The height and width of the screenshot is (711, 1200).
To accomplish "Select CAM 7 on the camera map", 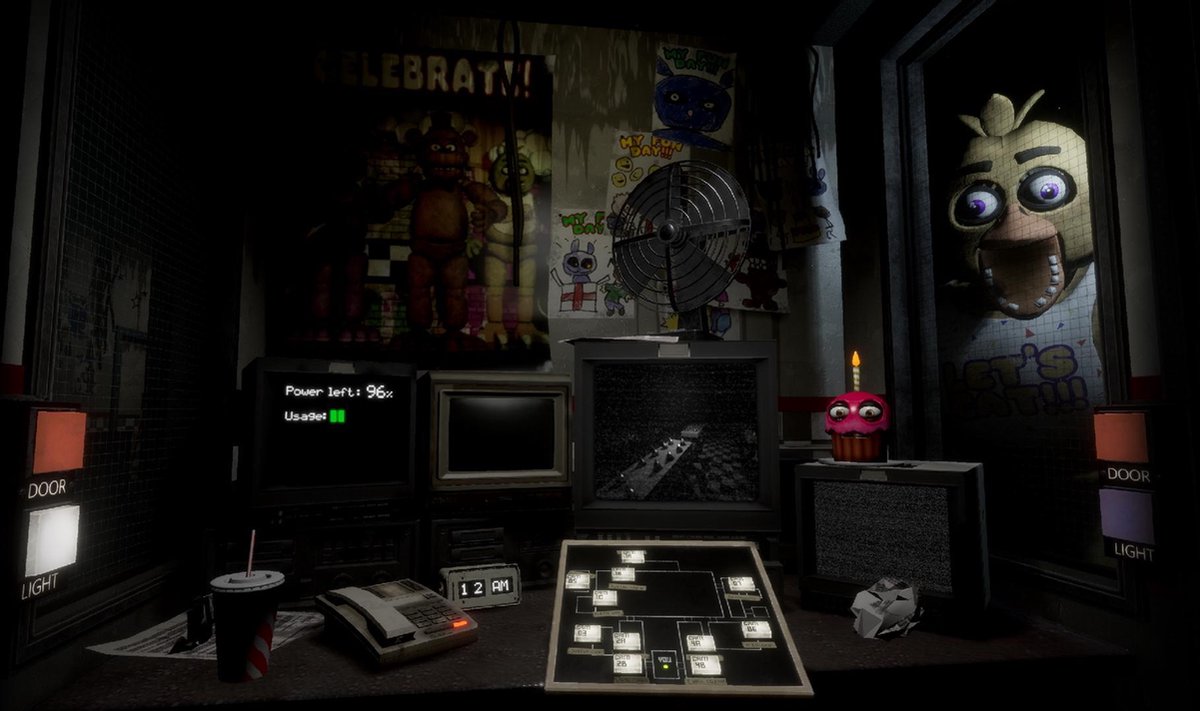I will click(741, 584).
